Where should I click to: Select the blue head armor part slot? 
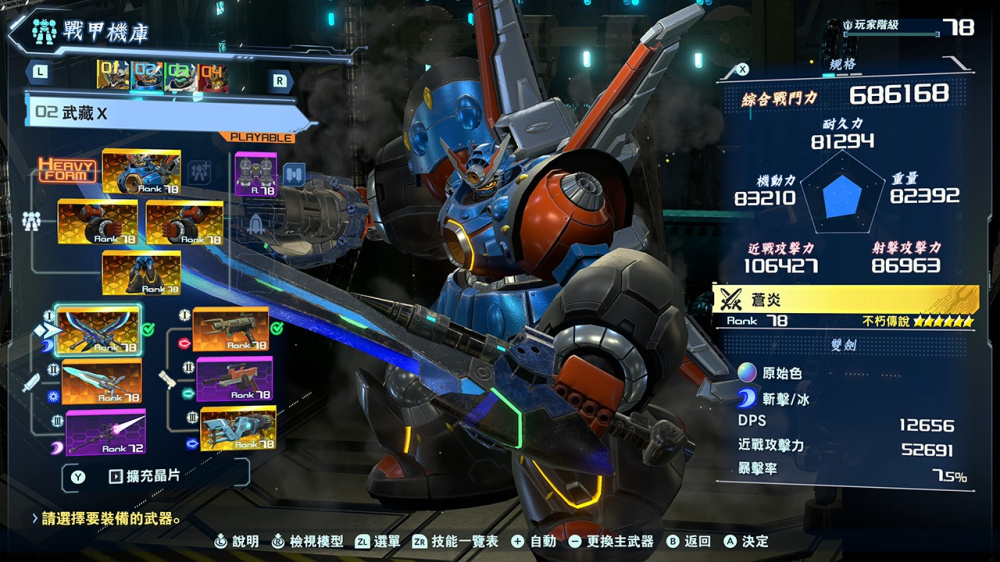[x=141, y=171]
